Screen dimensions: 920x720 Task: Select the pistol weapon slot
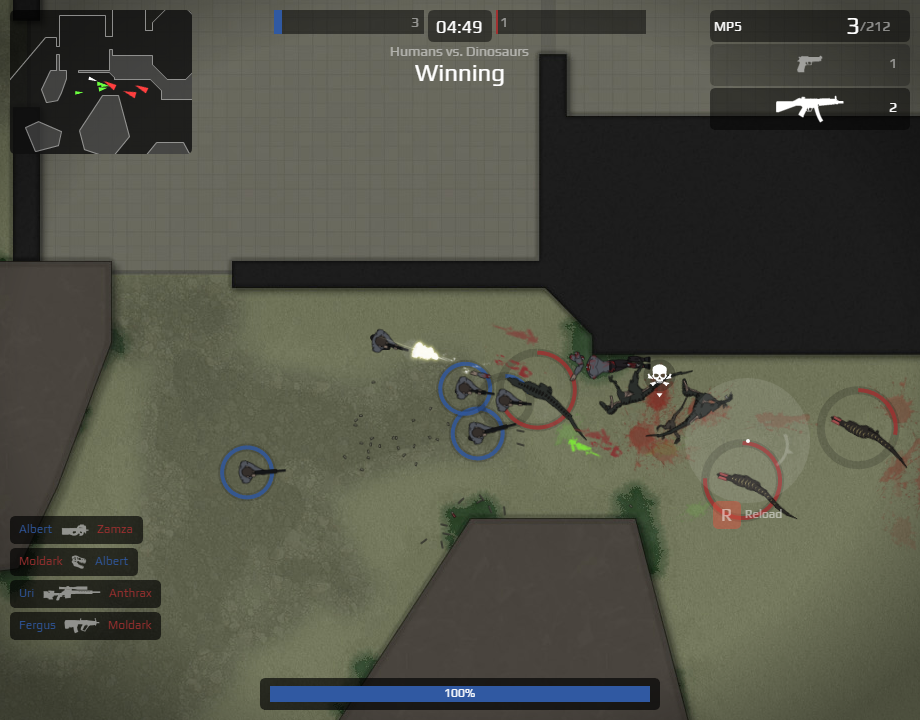tap(810, 65)
